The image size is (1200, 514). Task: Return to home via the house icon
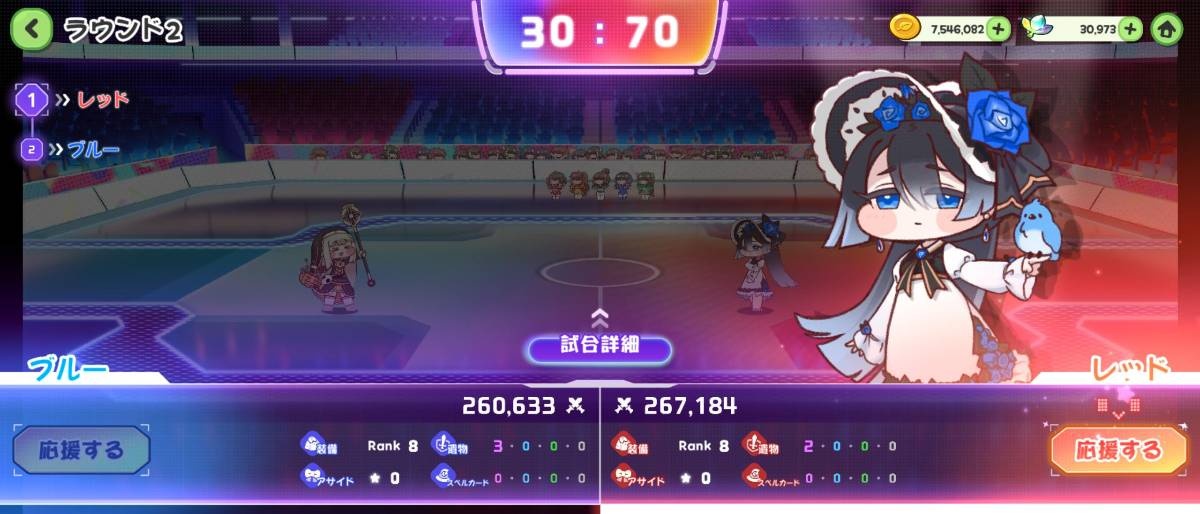1165,29
